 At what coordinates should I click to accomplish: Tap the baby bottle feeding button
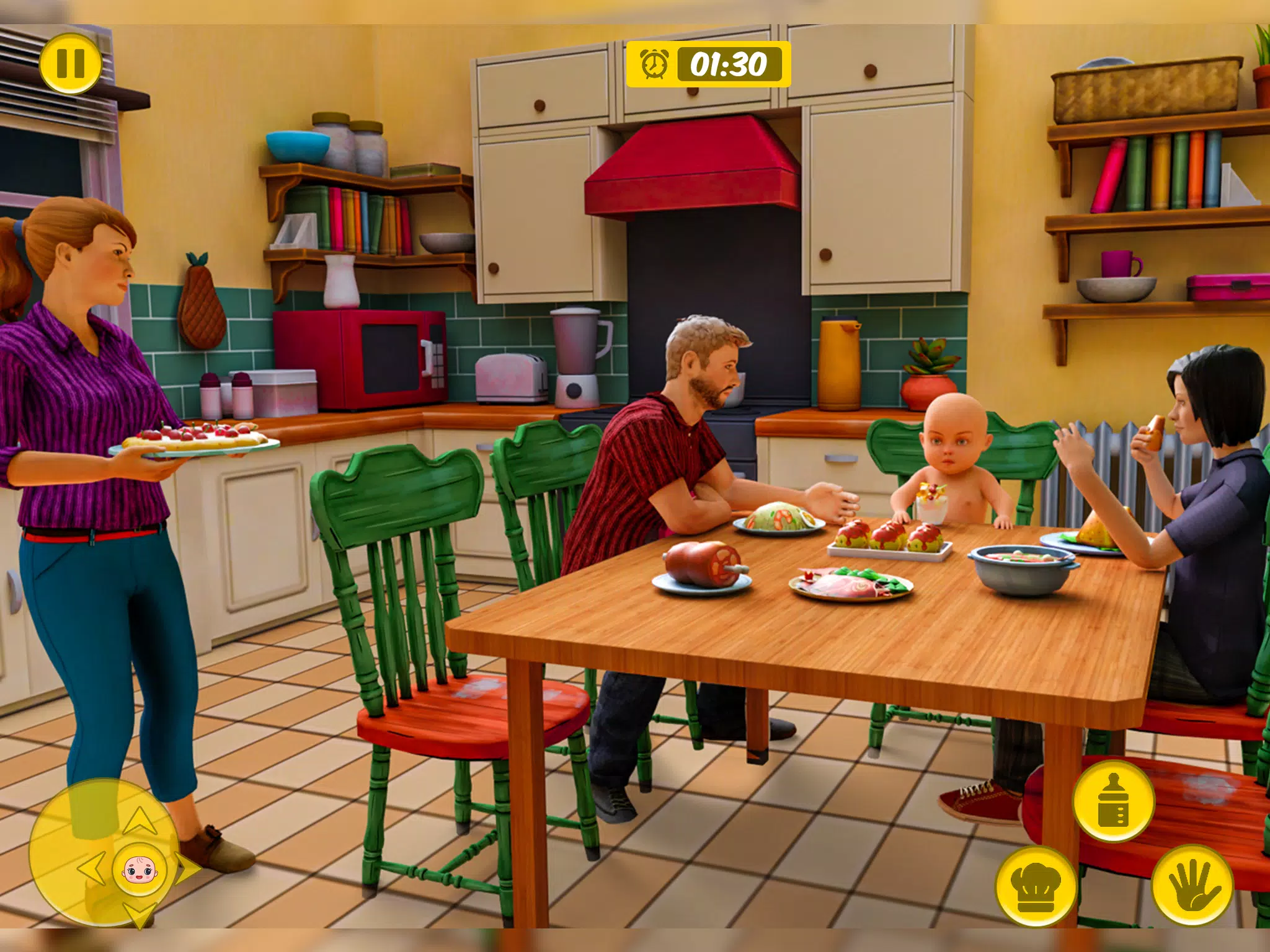[1113, 800]
